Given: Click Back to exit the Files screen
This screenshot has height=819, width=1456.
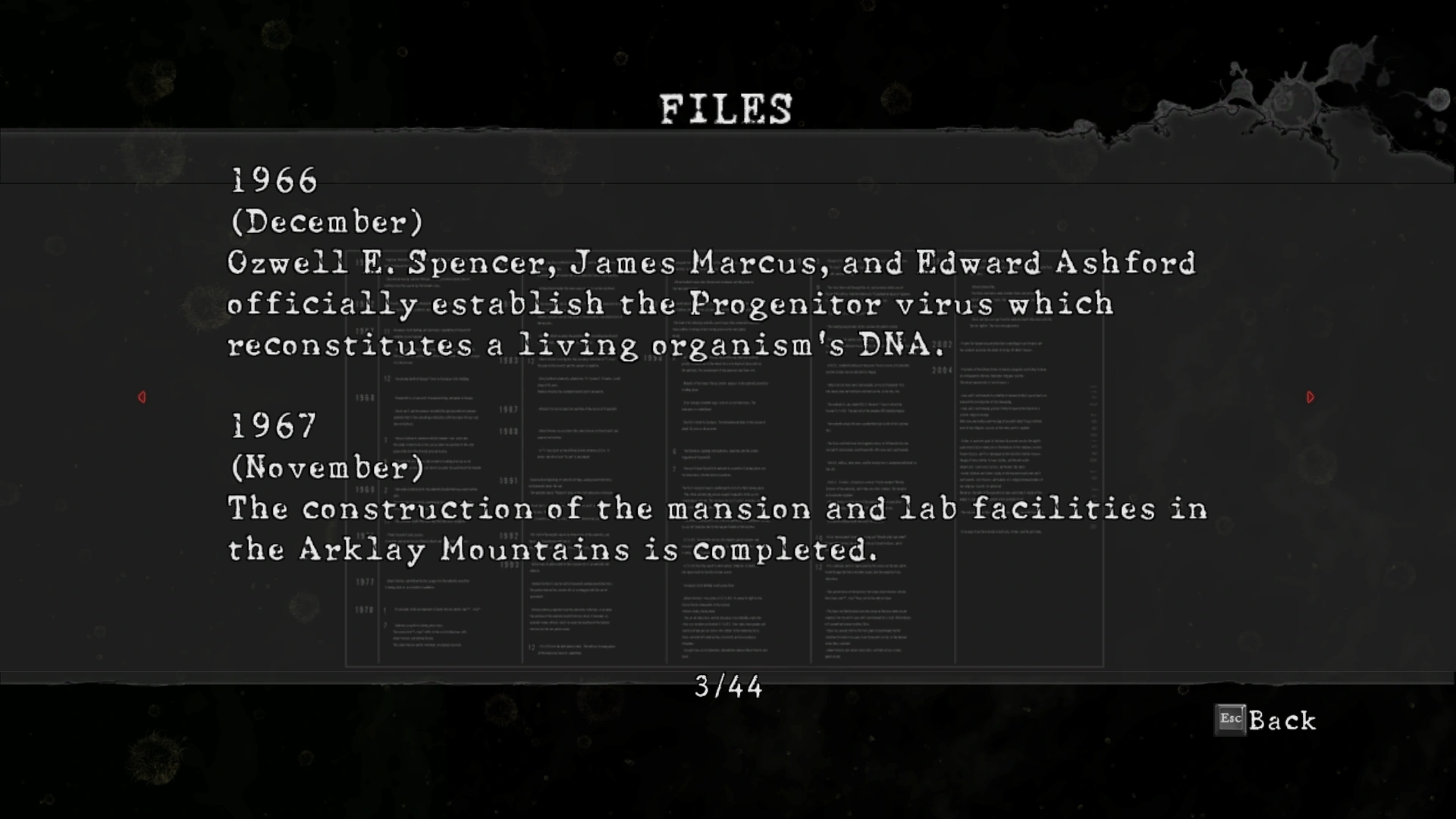Looking at the screenshot, I should pos(1266,720).
